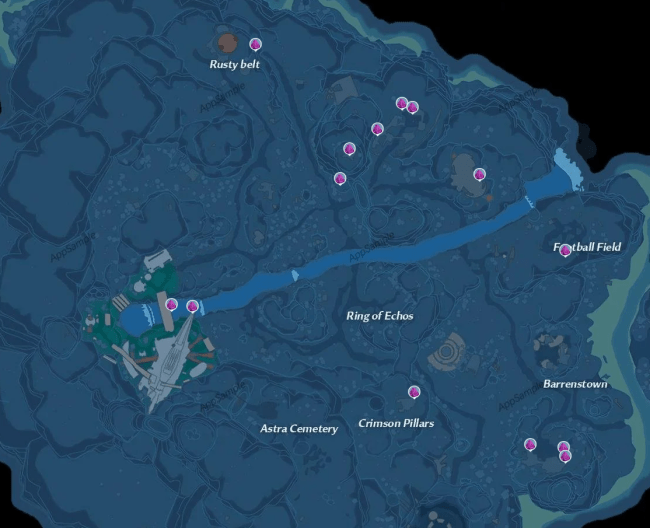Viewport: 650px width, 528px height.
Task: Select the lone marker on the grey ruins
Action: [x=479, y=174]
